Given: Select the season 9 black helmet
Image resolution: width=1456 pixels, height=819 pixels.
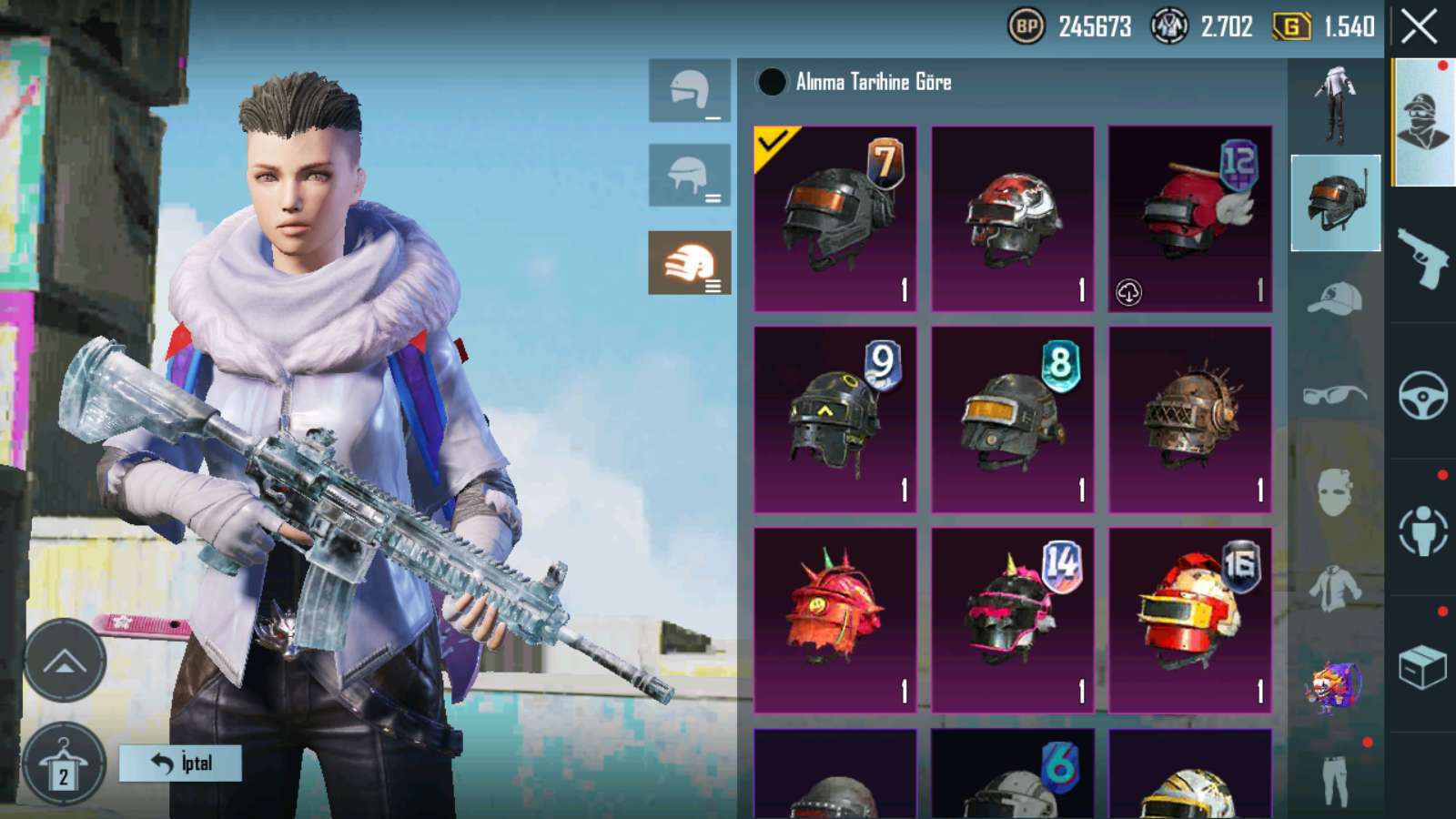Looking at the screenshot, I should click(x=834, y=420).
